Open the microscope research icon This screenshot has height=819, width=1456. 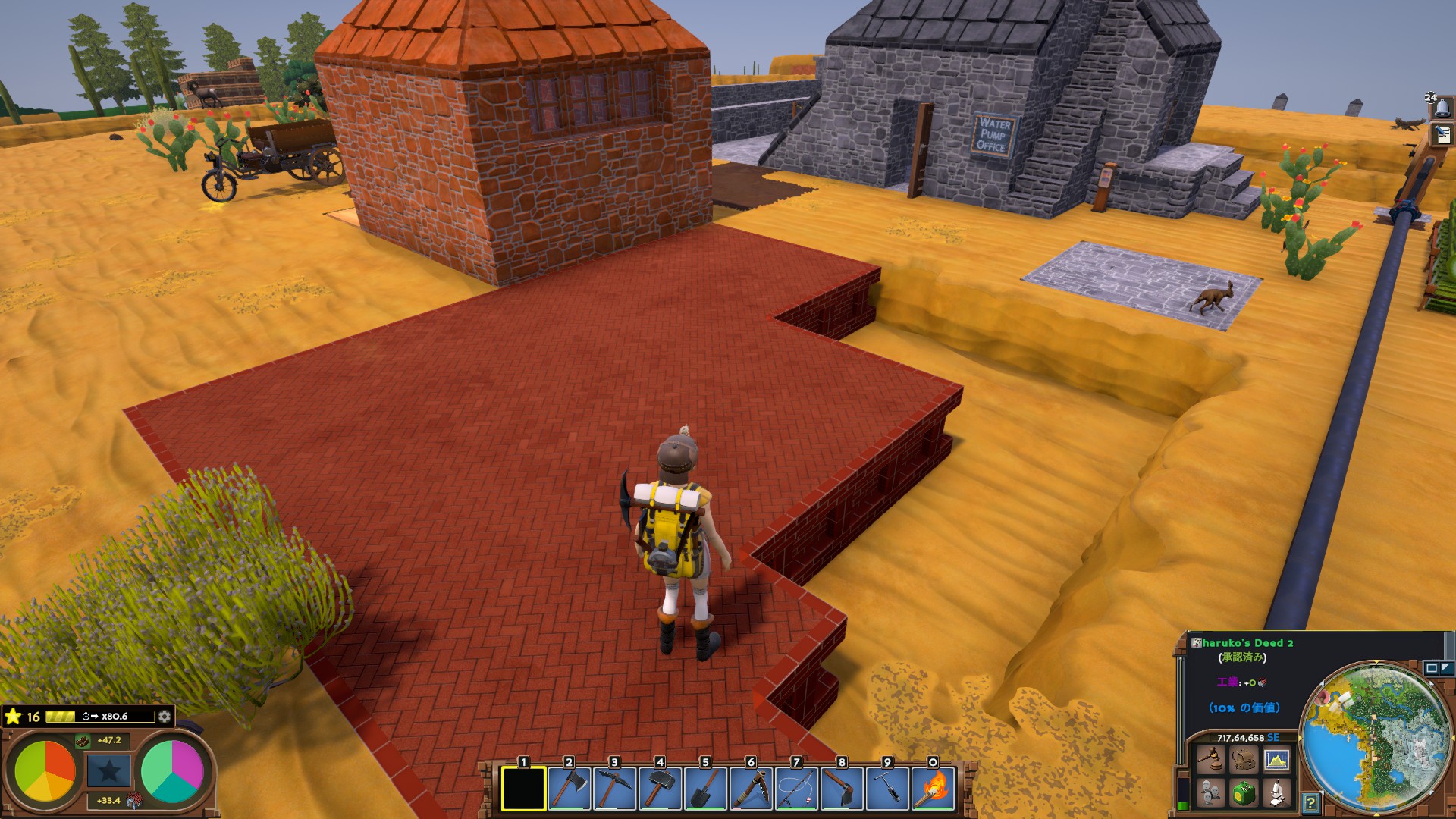click(1276, 793)
